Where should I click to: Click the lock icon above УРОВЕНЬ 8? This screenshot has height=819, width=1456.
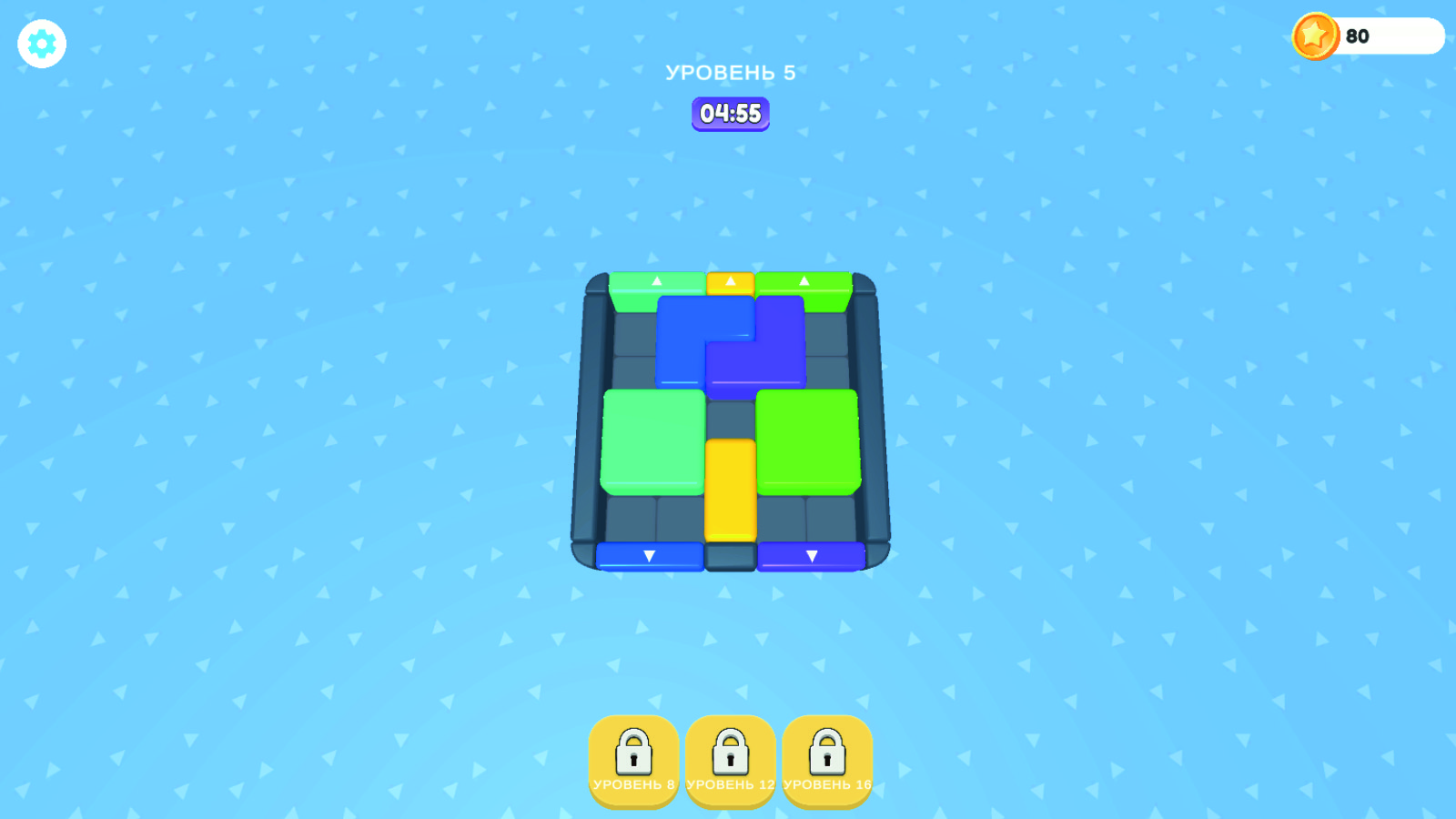[633, 751]
